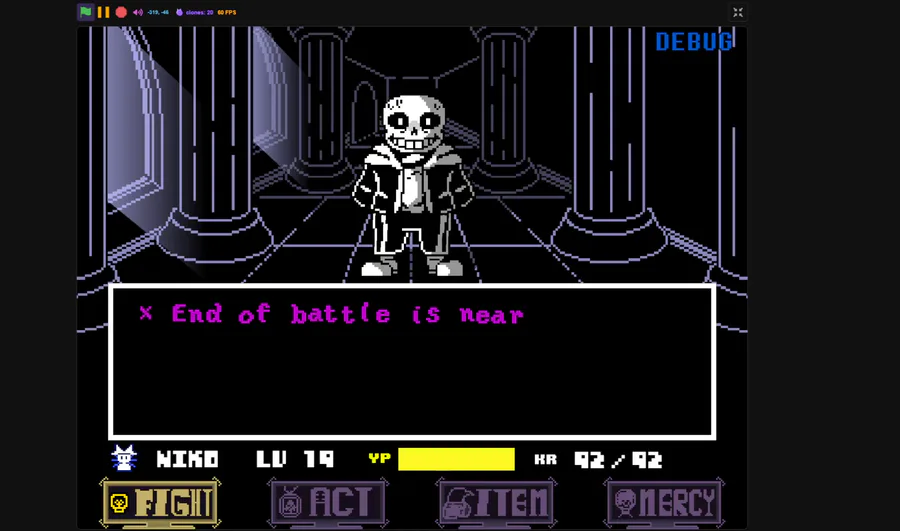Stop the project with the red octagon

[x=121, y=12]
